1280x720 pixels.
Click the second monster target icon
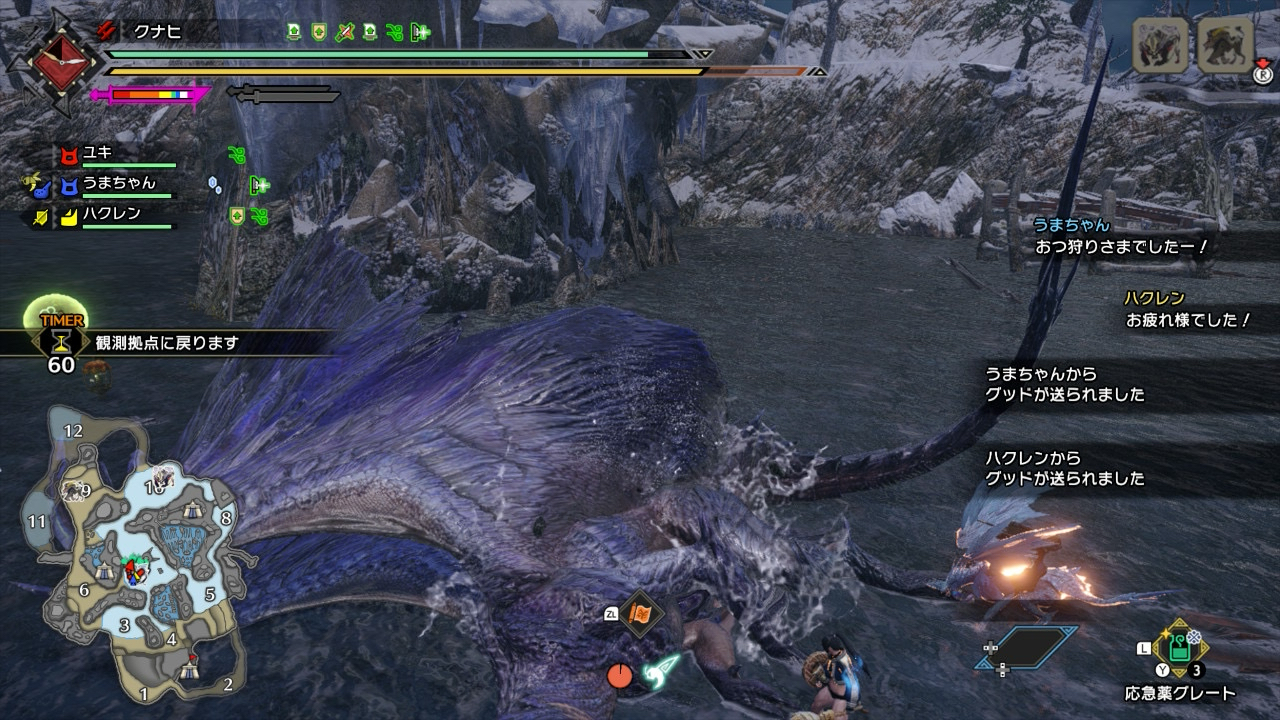[1225, 45]
